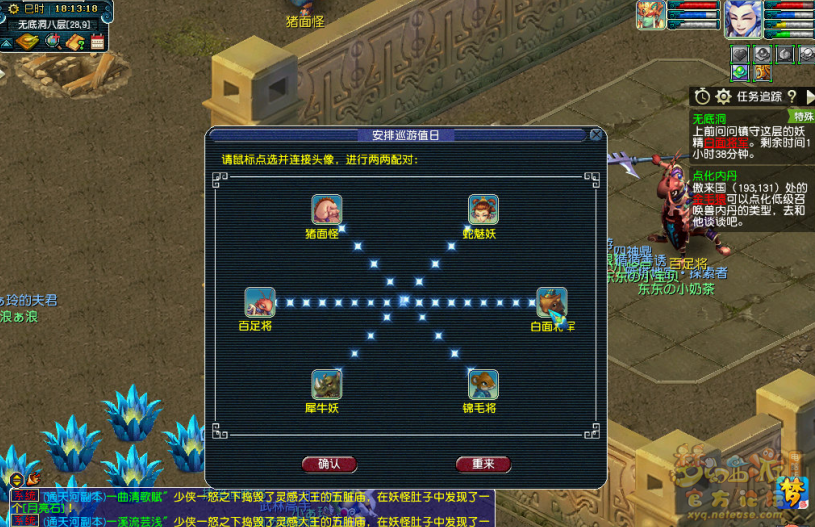Close the 安排巡游值日 dialog
Image resolution: width=815 pixels, height=527 pixels.
click(596, 134)
